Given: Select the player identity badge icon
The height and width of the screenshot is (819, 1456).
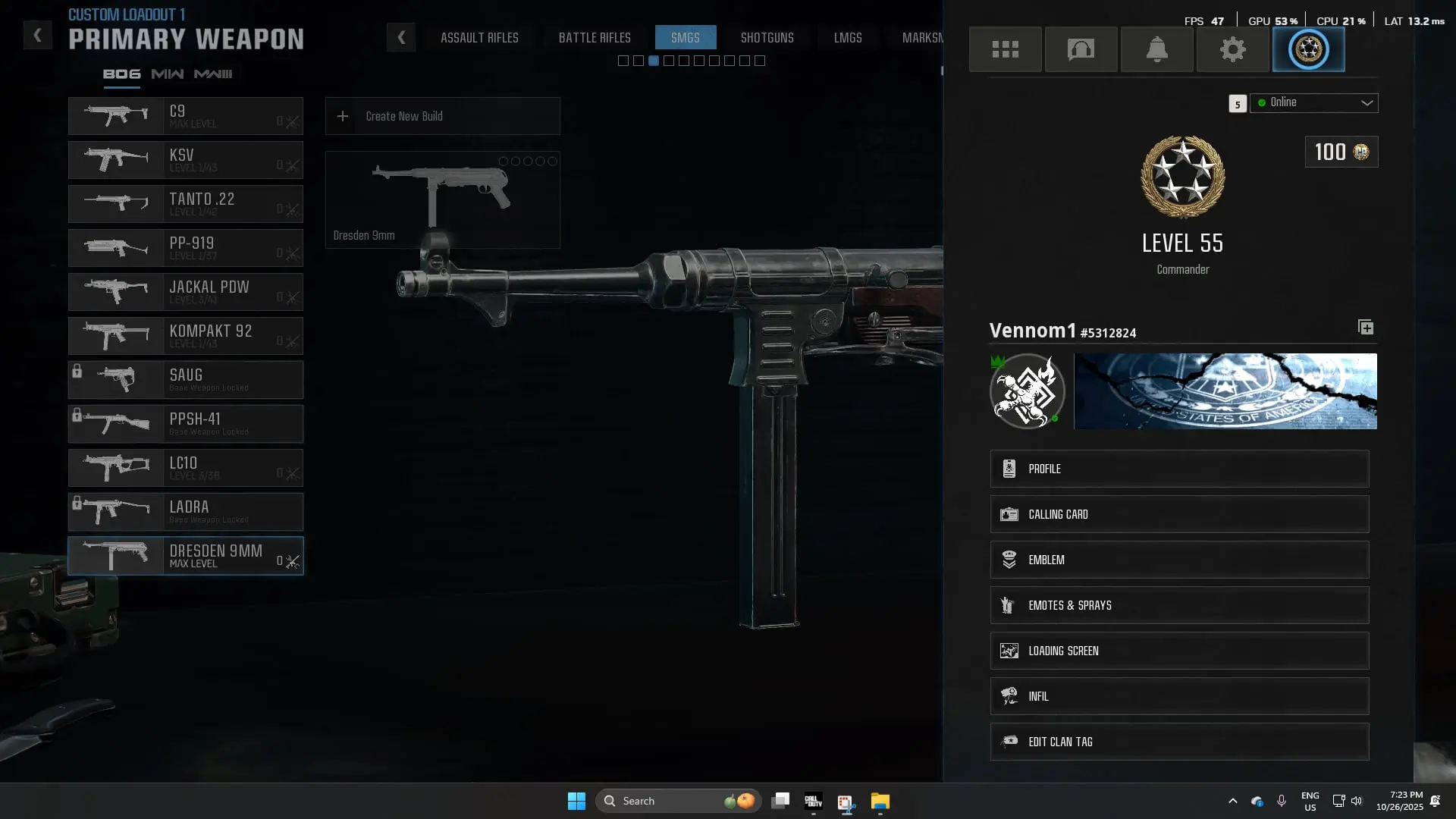Looking at the screenshot, I should [1308, 49].
